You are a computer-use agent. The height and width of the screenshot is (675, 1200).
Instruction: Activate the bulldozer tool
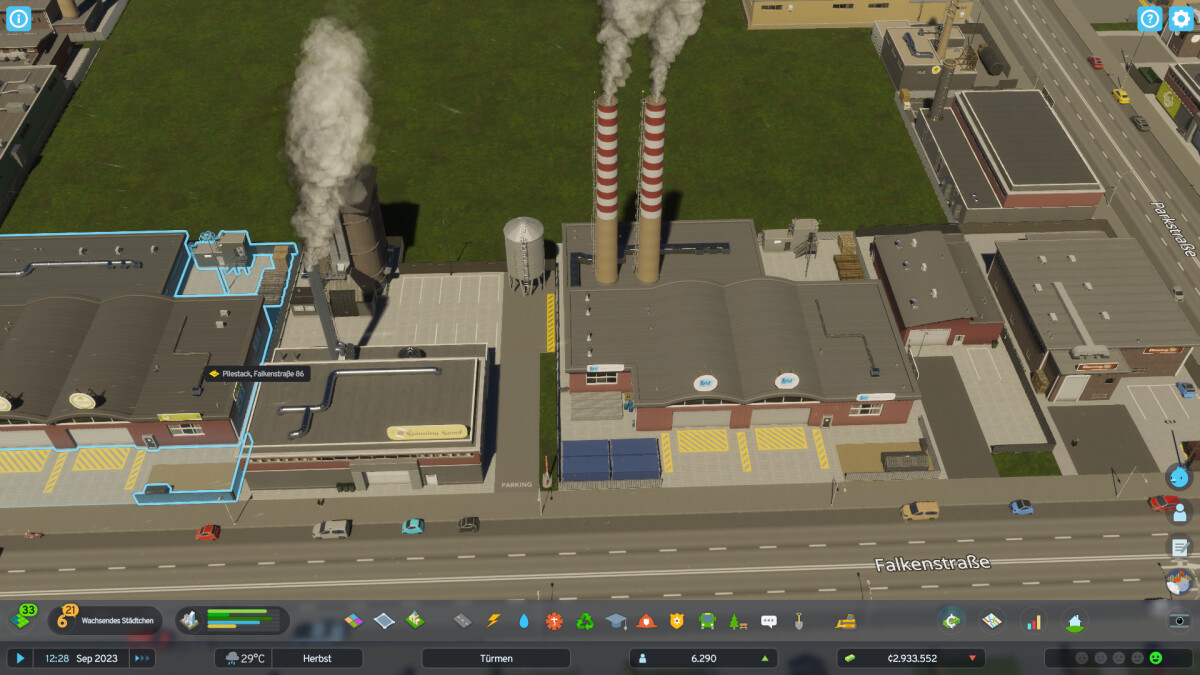click(x=846, y=621)
